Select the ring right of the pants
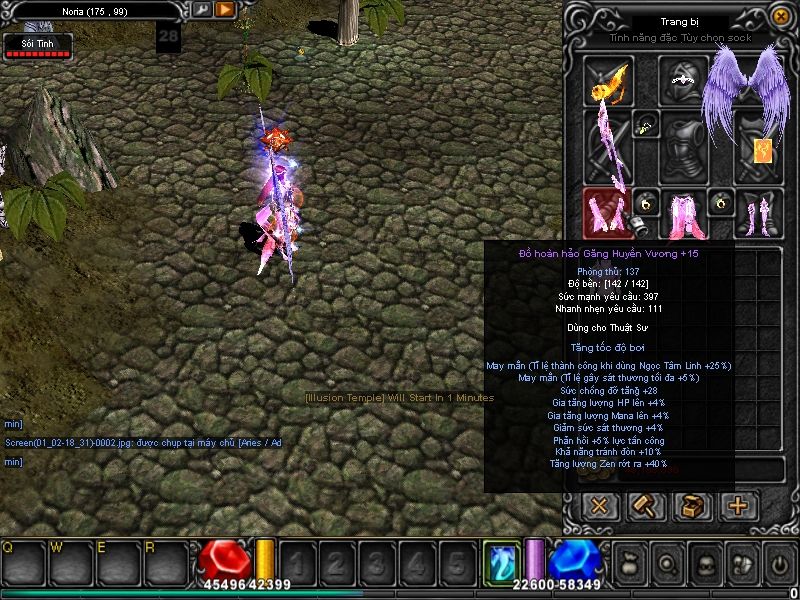Screen dimensions: 800x600 721,203
